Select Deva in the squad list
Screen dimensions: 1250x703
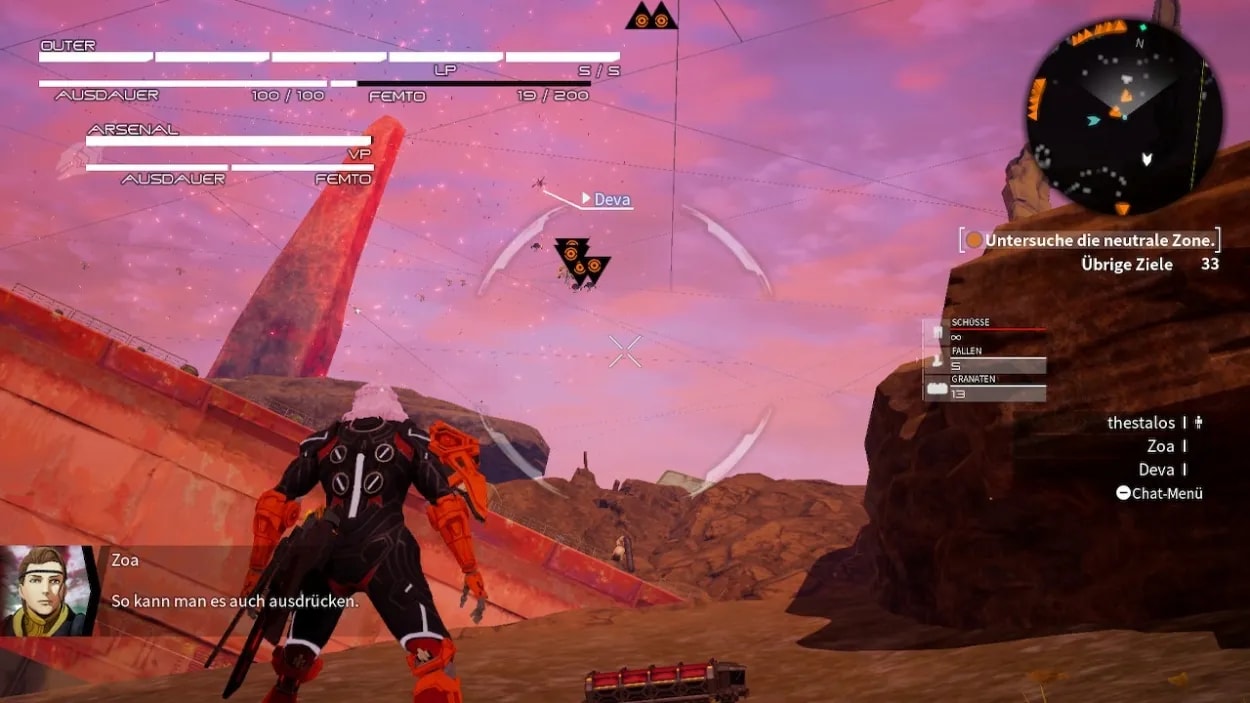1156,470
